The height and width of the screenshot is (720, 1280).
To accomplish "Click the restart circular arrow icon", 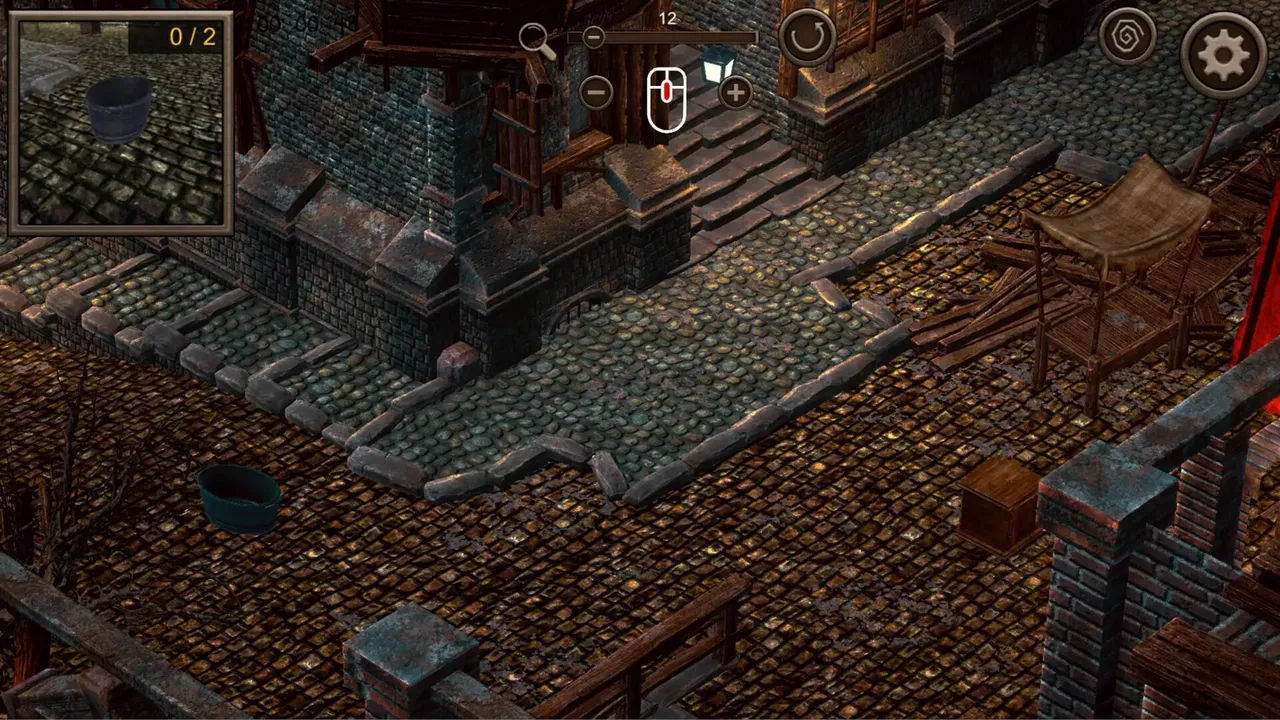I will [x=808, y=37].
